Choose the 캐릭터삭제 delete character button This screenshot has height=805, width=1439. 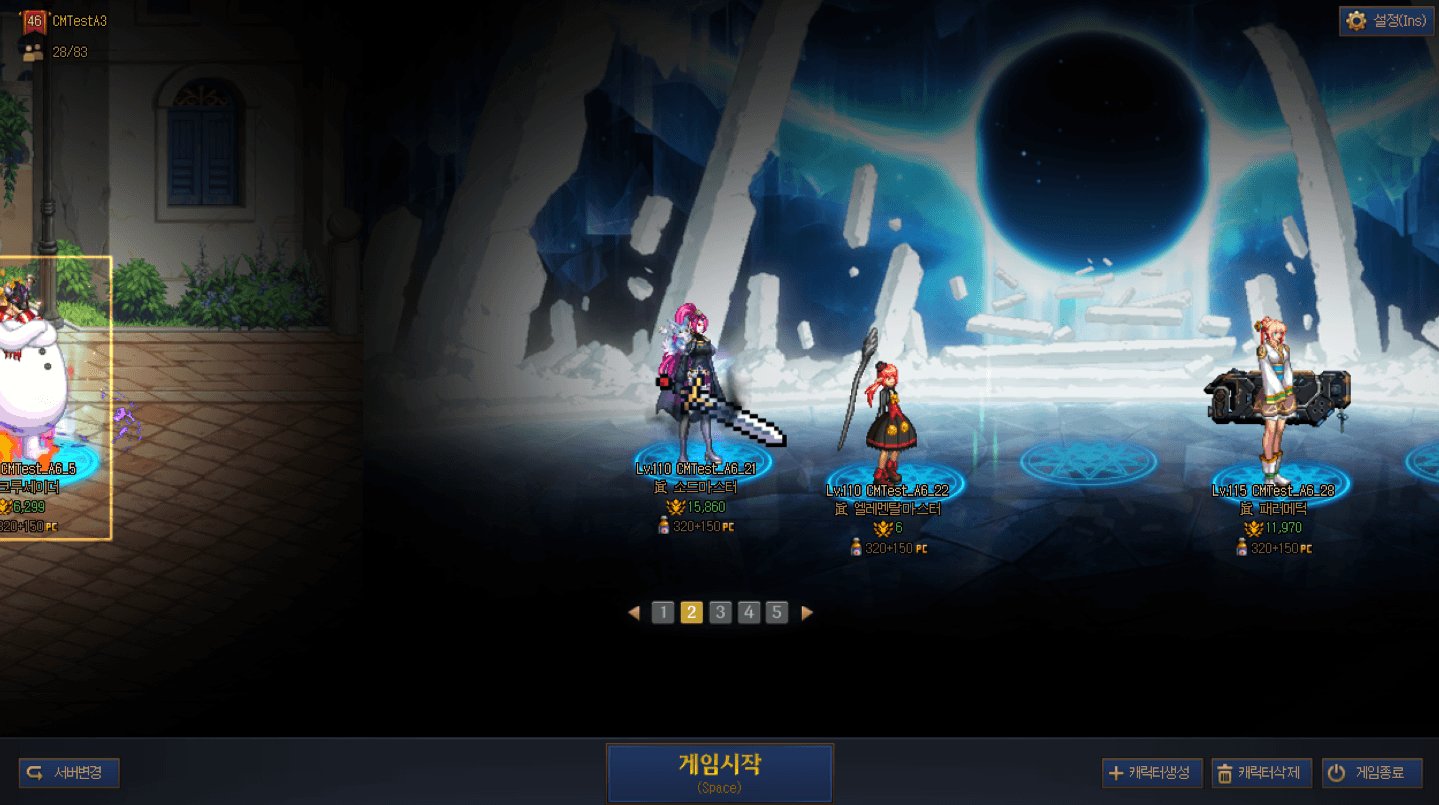(x=1261, y=773)
